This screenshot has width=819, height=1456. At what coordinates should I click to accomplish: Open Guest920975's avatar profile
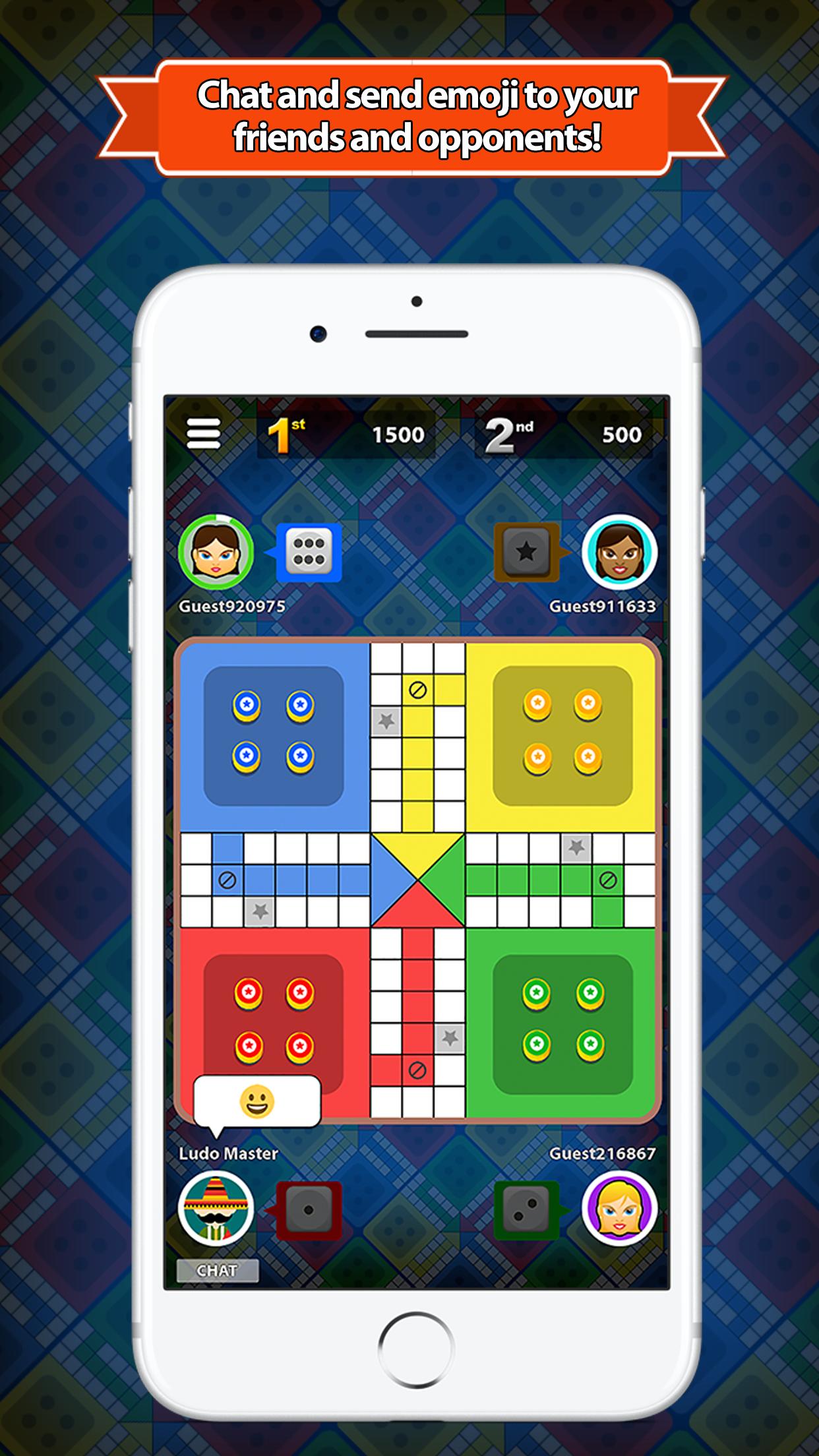pos(216,552)
